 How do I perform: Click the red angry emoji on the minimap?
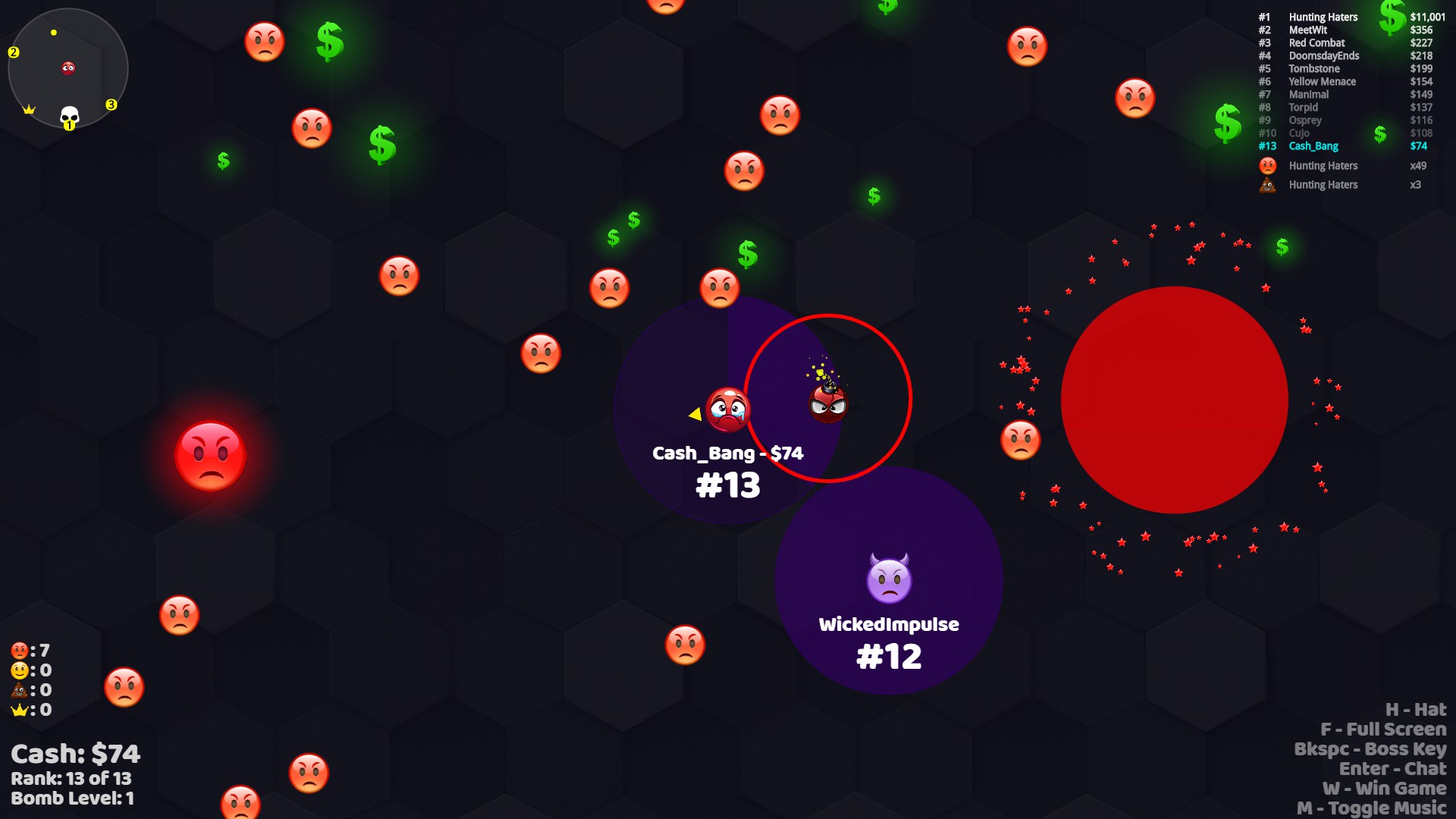click(x=67, y=68)
